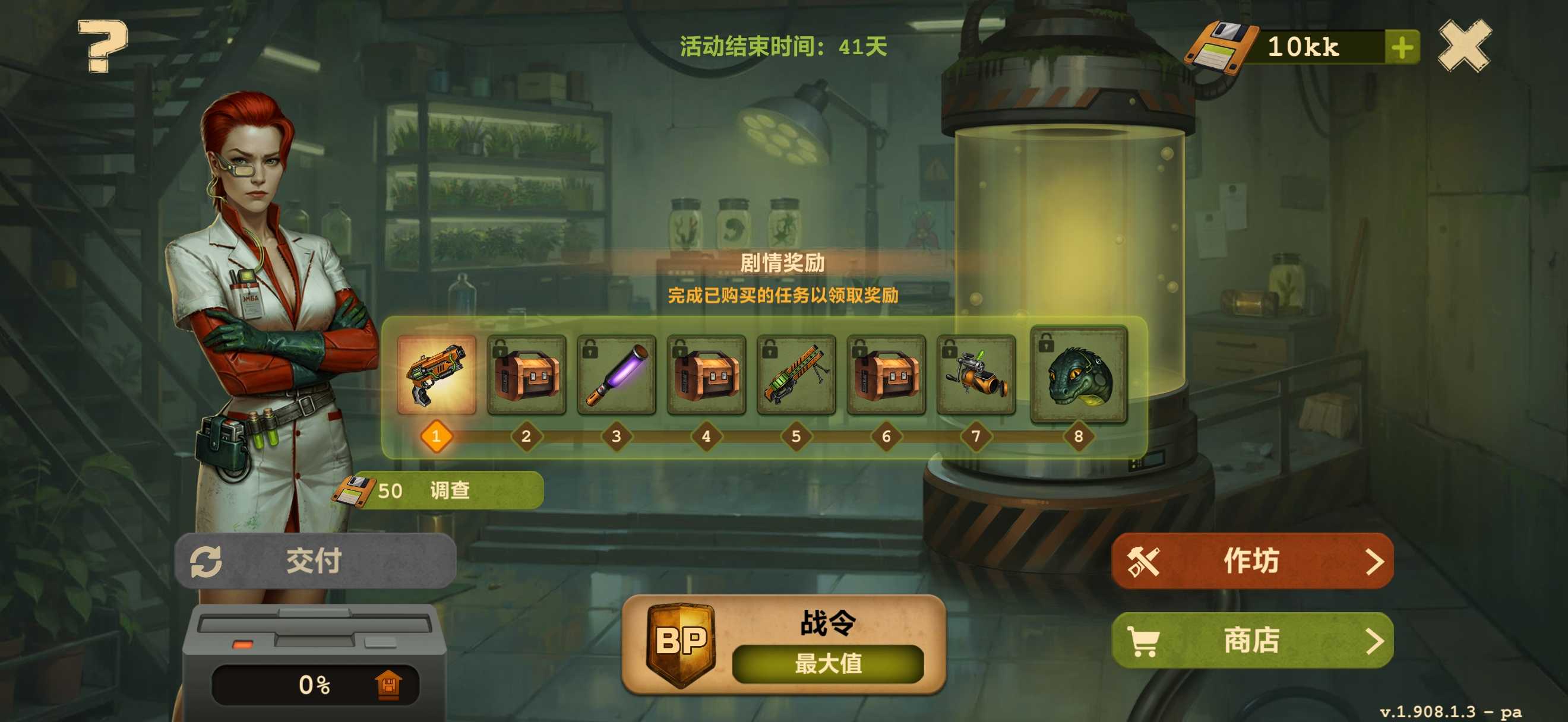The height and width of the screenshot is (722, 1568).
Task: Click the orange house icon by 0%
Action: [388, 685]
